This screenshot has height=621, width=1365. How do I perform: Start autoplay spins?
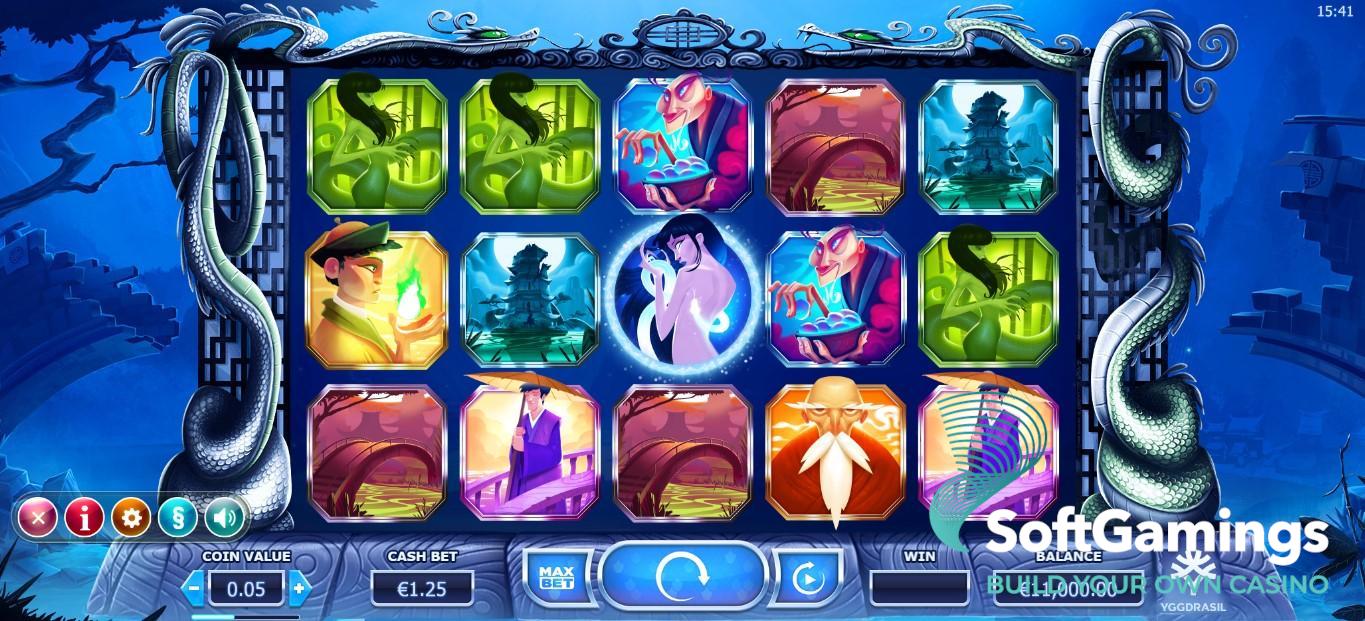[x=805, y=577]
